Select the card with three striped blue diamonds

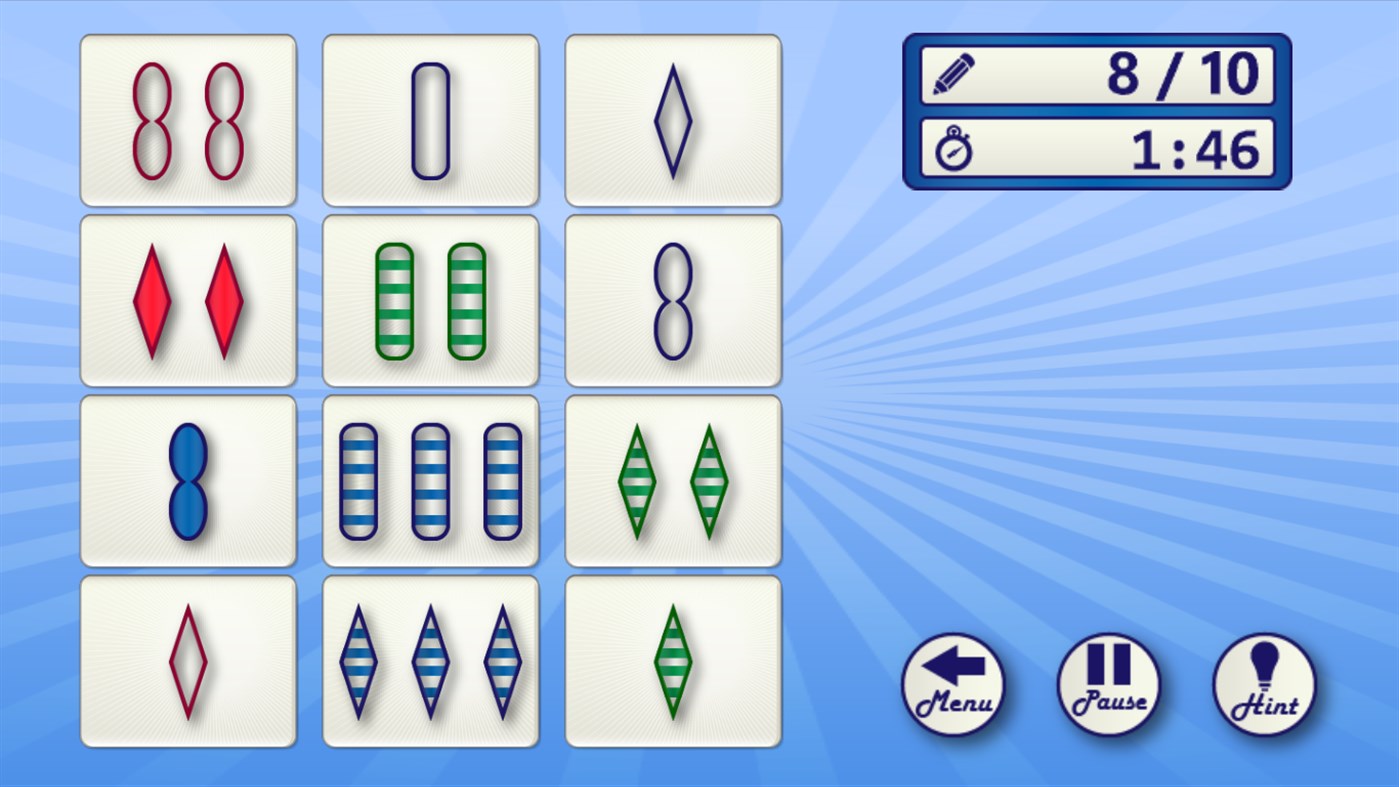point(430,660)
